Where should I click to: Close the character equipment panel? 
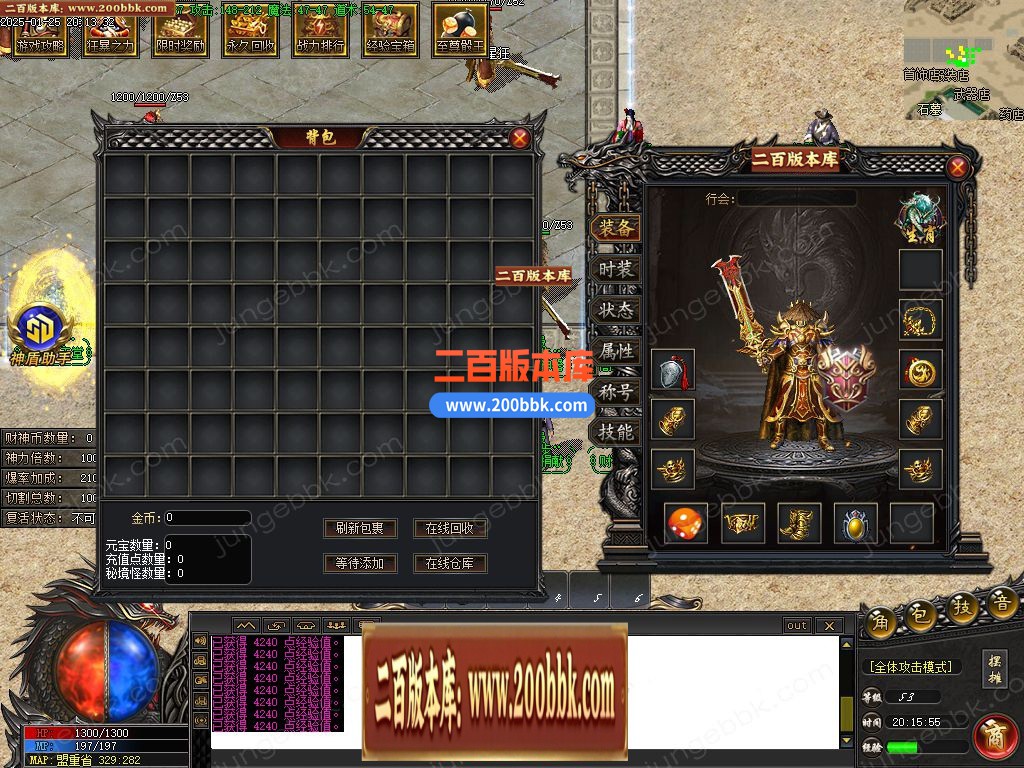(957, 168)
